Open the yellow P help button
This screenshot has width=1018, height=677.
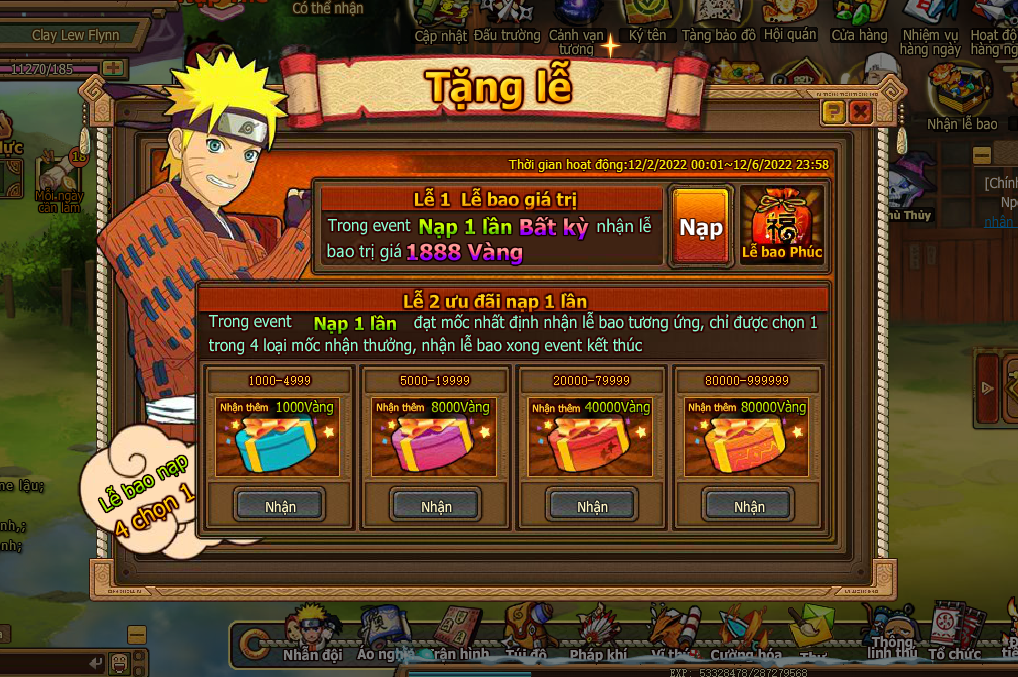(833, 112)
